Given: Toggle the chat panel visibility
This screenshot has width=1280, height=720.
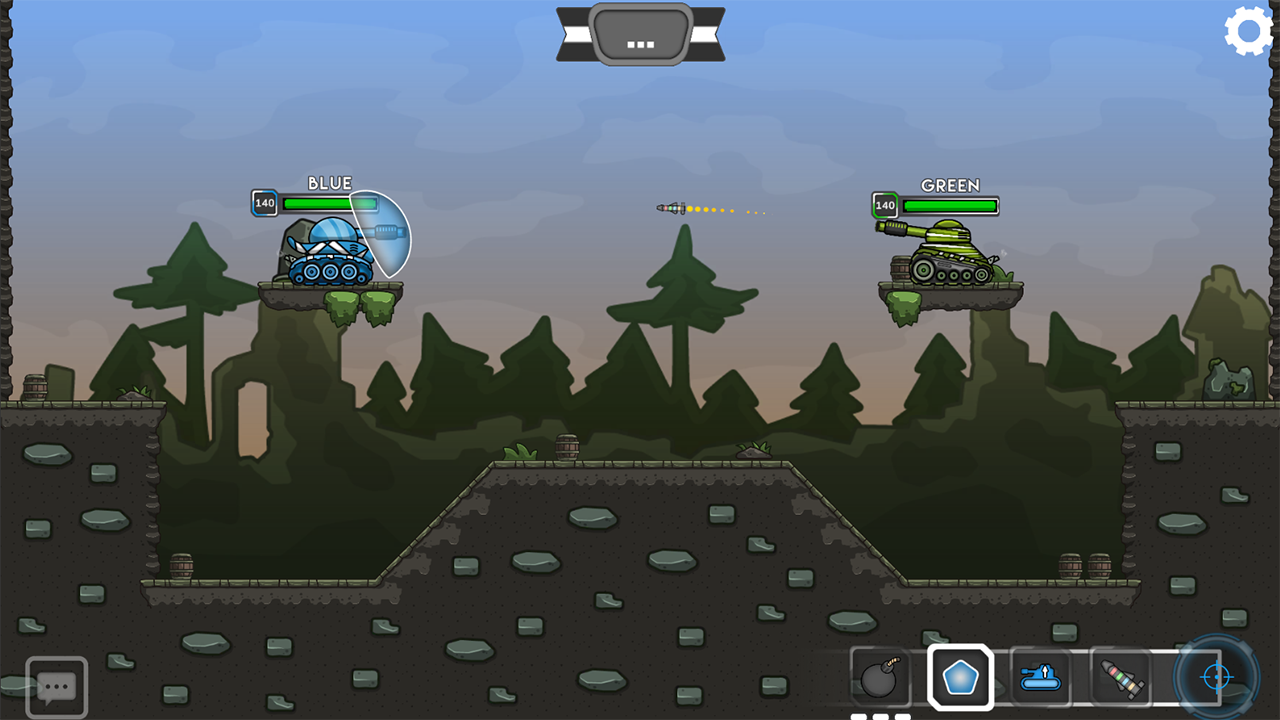Looking at the screenshot, I should coord(57,686).
